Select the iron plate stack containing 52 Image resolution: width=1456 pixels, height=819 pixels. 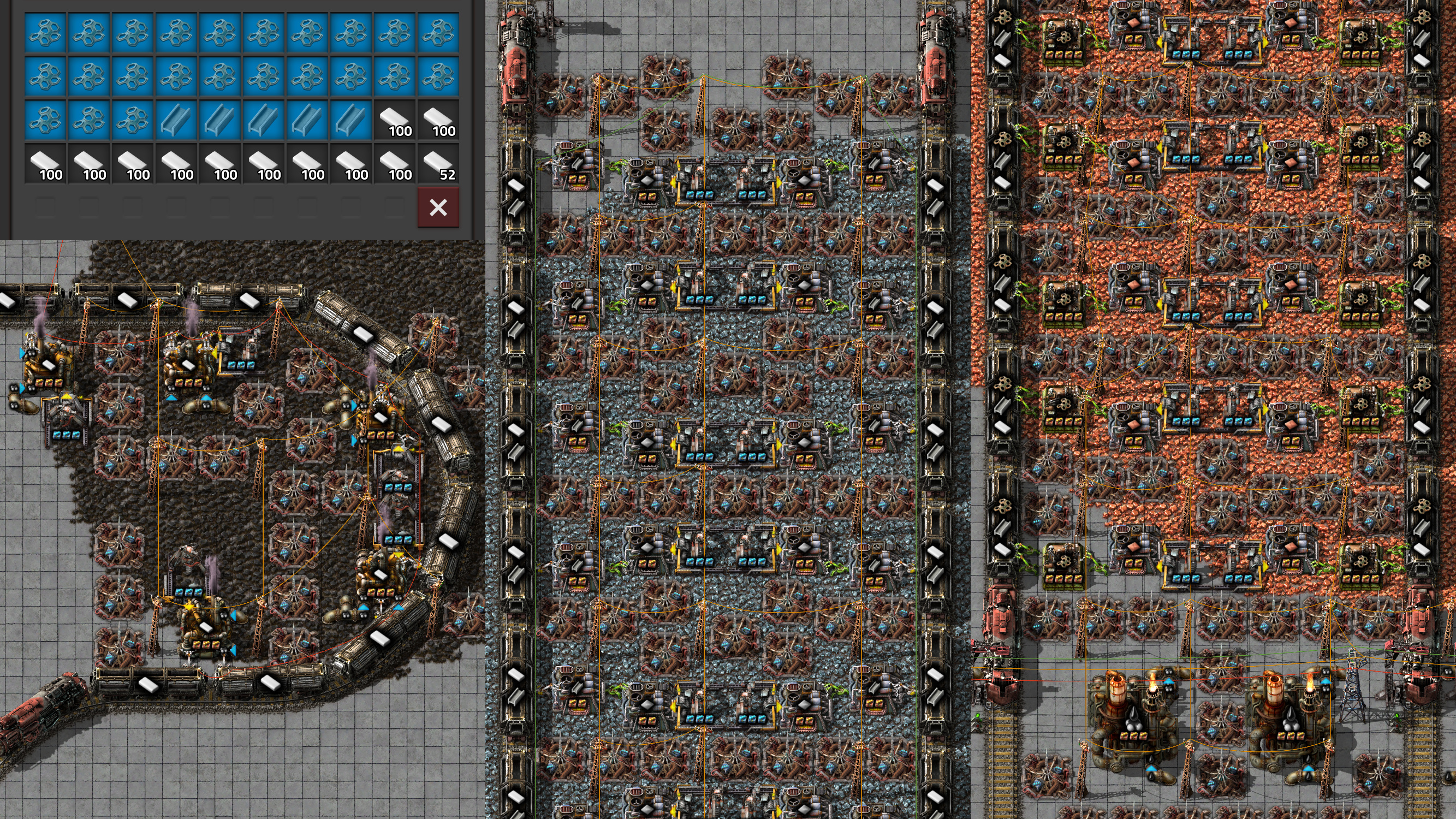(439, 164)
